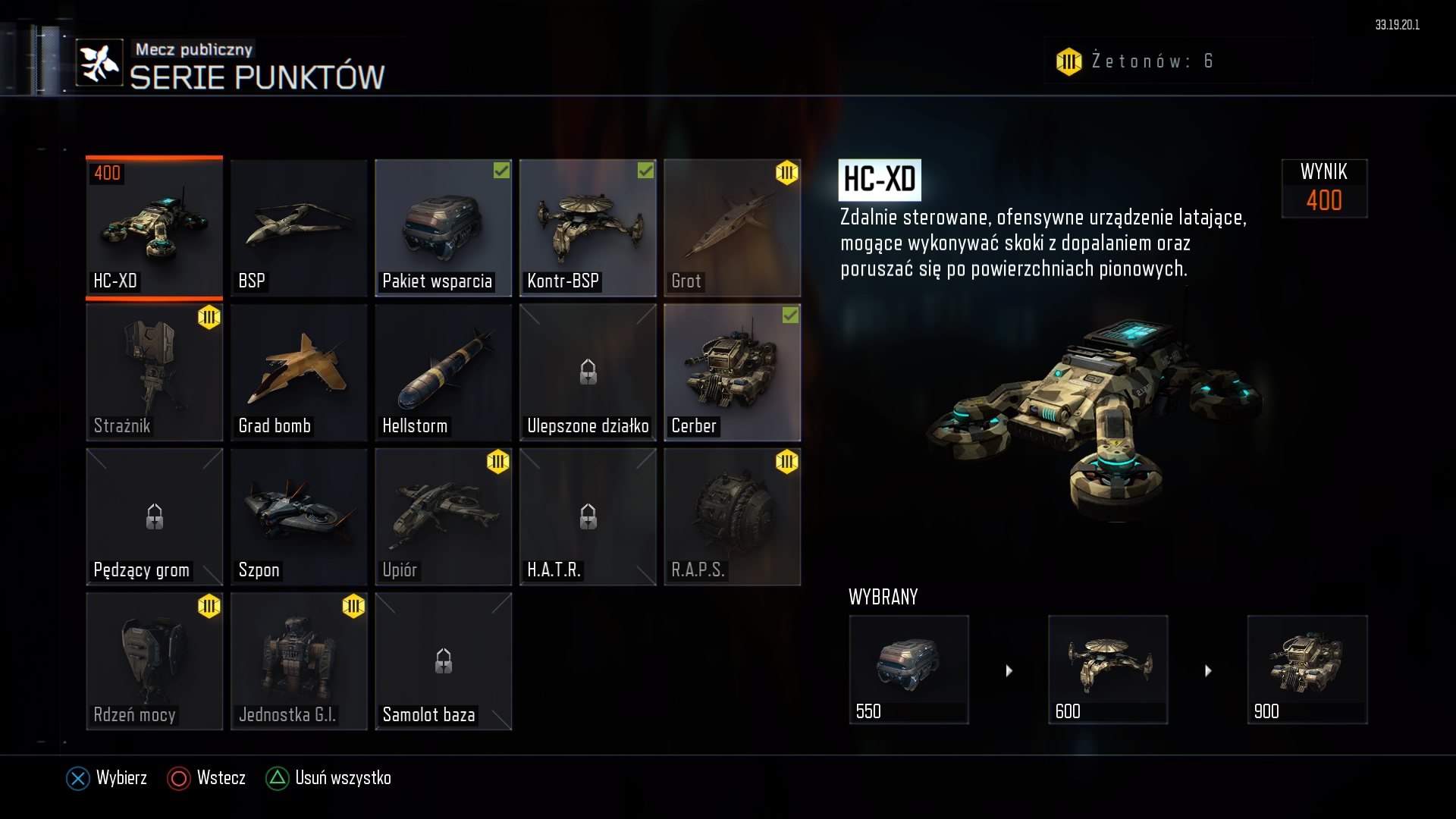Choose the Hellstorm missile tile
Viewport: 1456px width, 819px height.
pos(443,372)
